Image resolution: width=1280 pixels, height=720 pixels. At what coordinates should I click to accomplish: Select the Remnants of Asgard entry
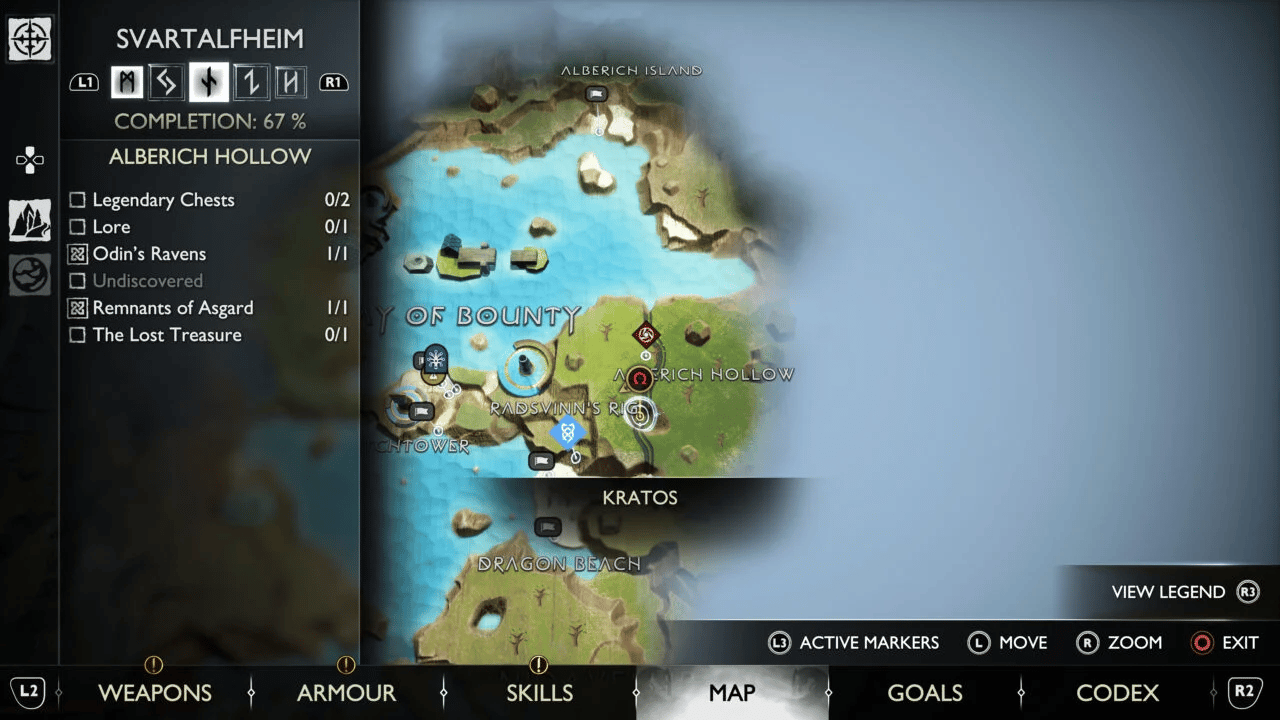click(172, 308)
